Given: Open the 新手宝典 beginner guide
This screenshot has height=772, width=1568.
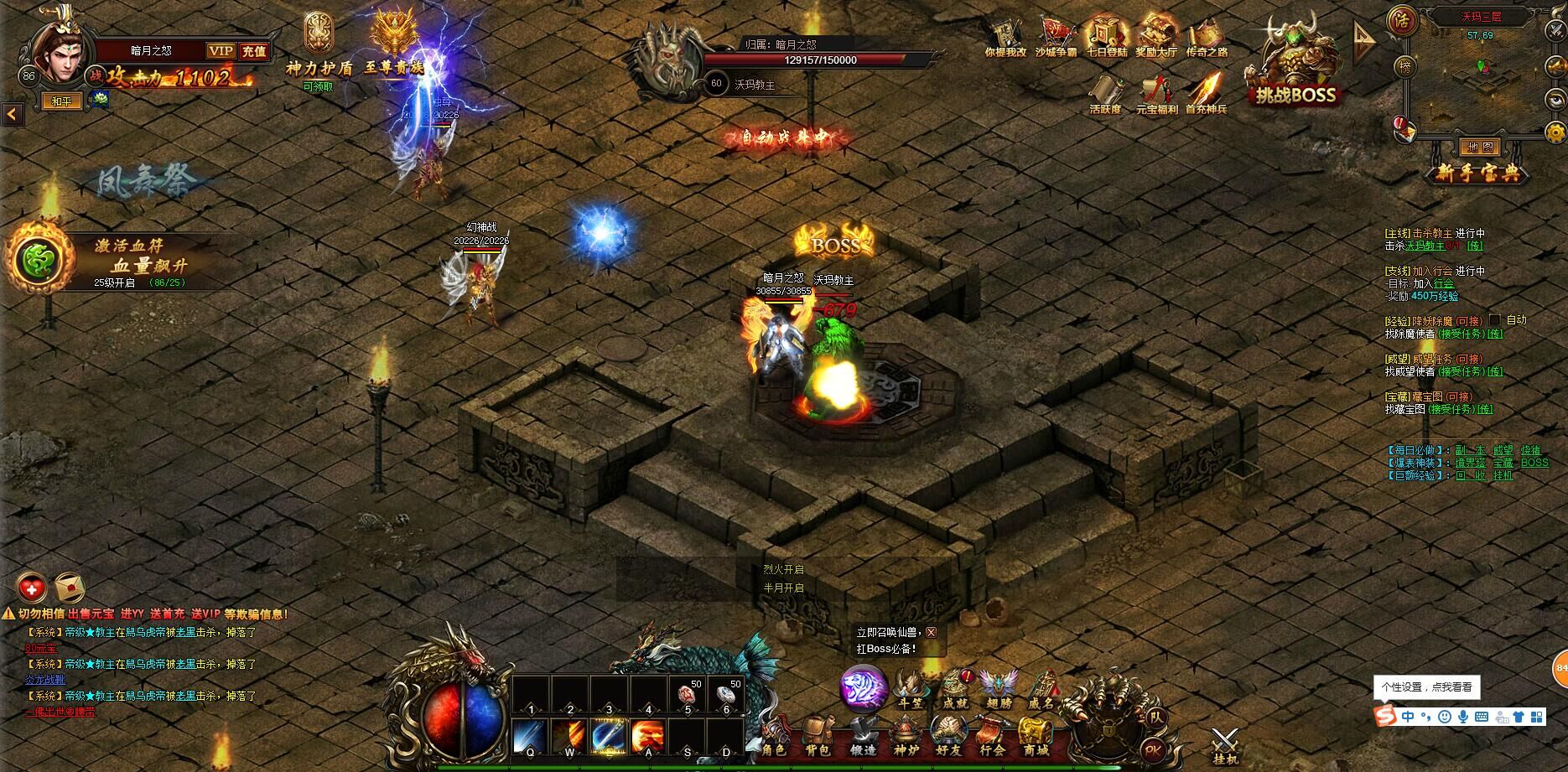Looking at the screenshot, I should (x=1477, y=174).
